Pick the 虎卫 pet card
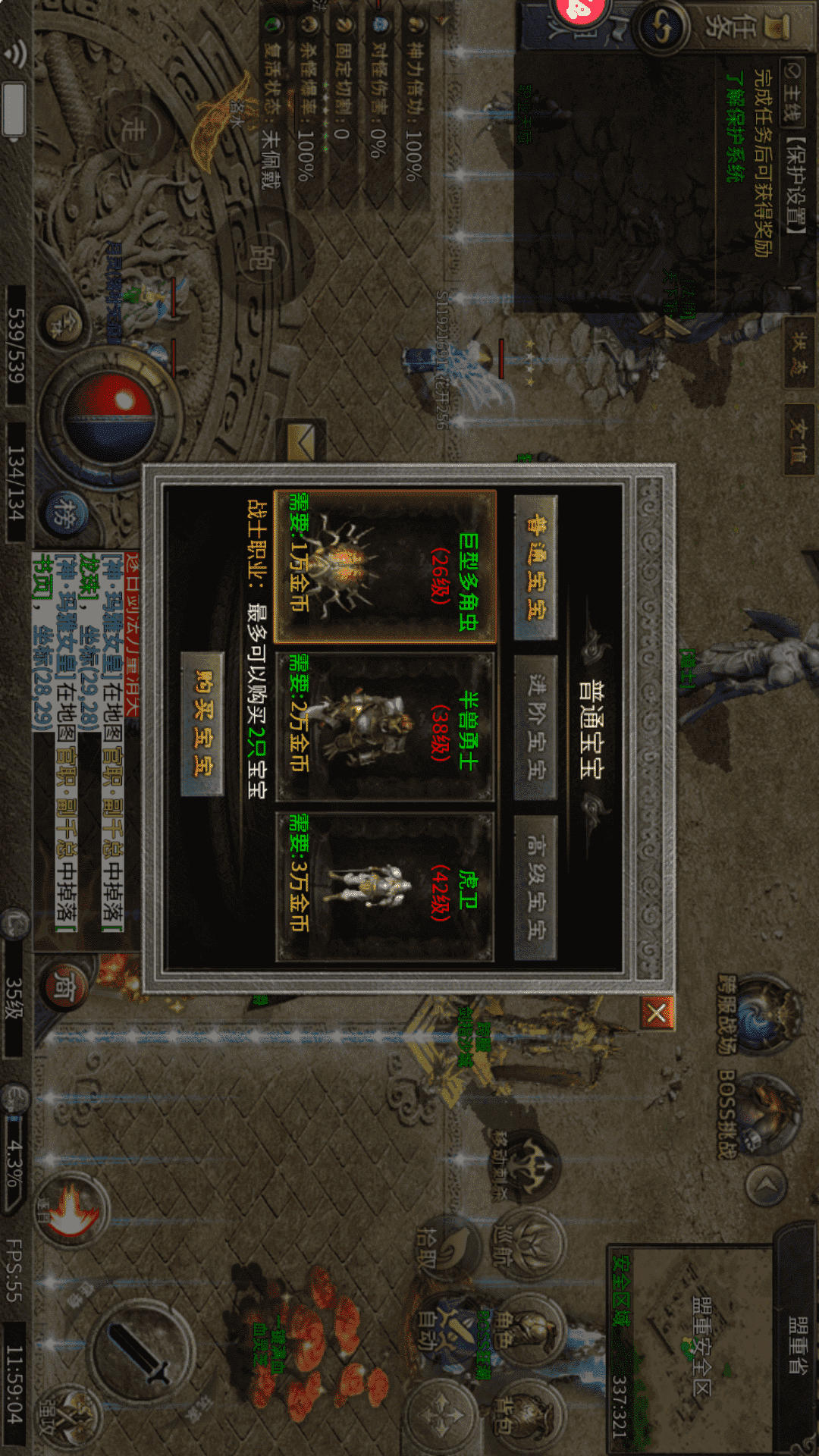This screenshot has height=1456, width=819. tap(385, 887)
